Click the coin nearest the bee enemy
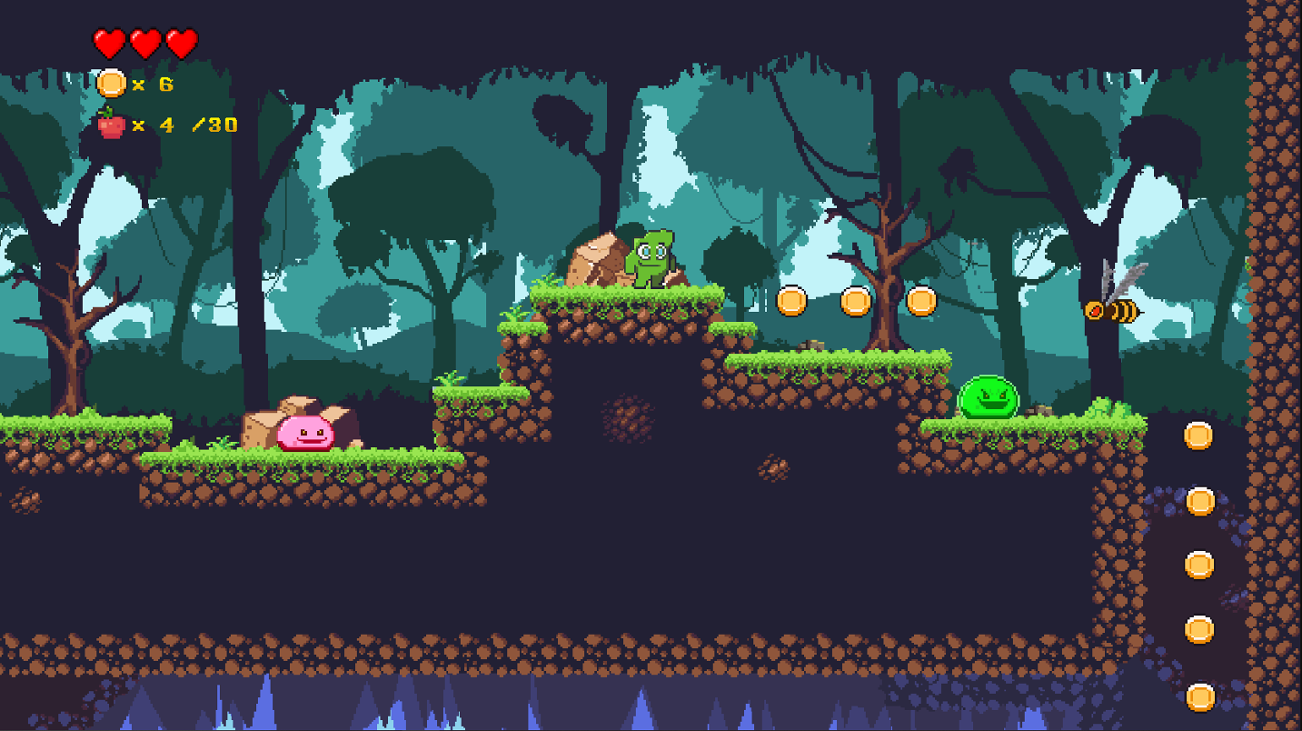1302x731 pixels. tap(920, 299)
